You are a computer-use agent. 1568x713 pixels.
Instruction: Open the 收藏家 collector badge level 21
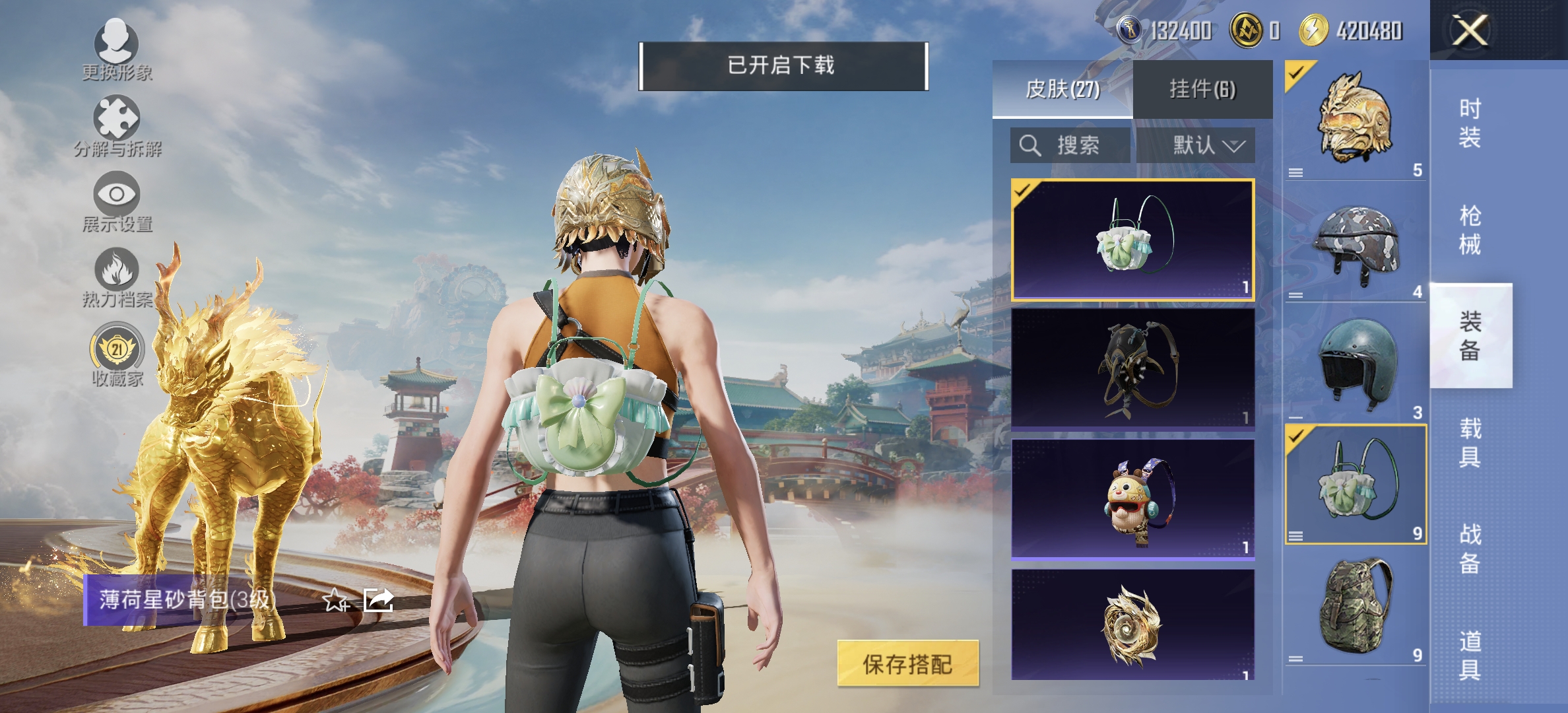click(x=117, y=356)
